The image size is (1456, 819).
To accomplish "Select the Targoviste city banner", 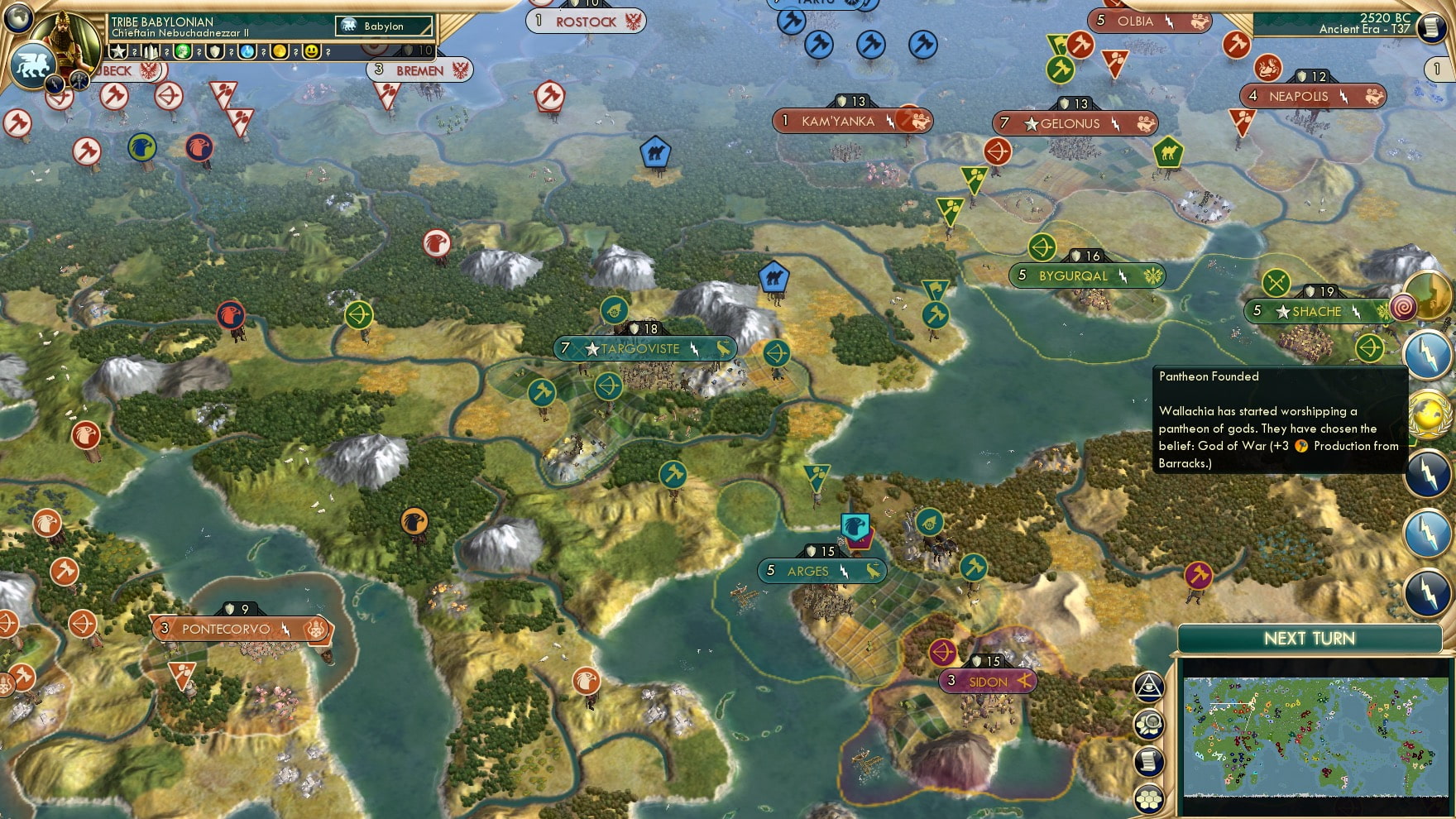I will pyautogui.click(x=644, y=348).
